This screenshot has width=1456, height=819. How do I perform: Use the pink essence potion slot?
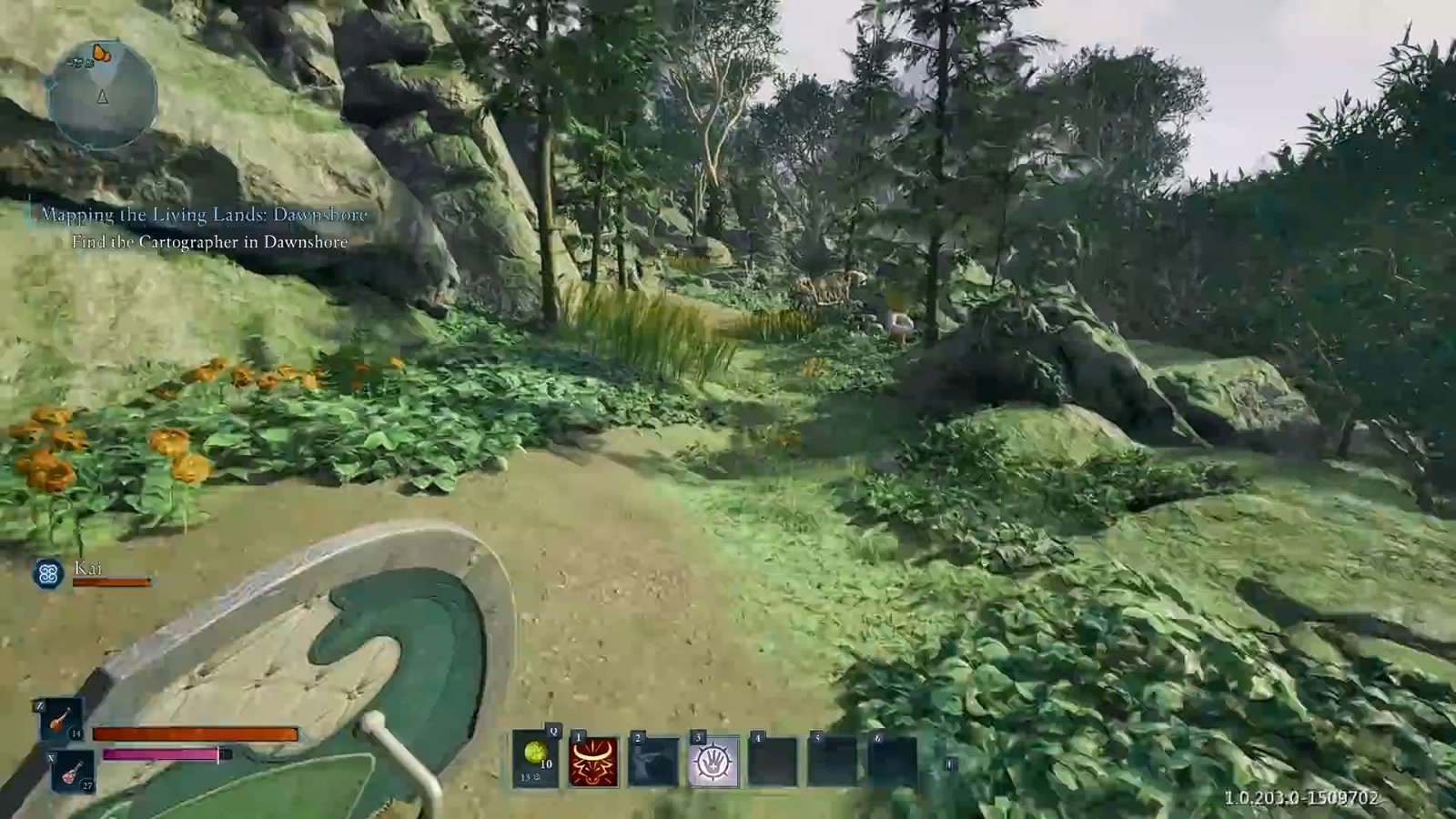[x=72, y=773]
